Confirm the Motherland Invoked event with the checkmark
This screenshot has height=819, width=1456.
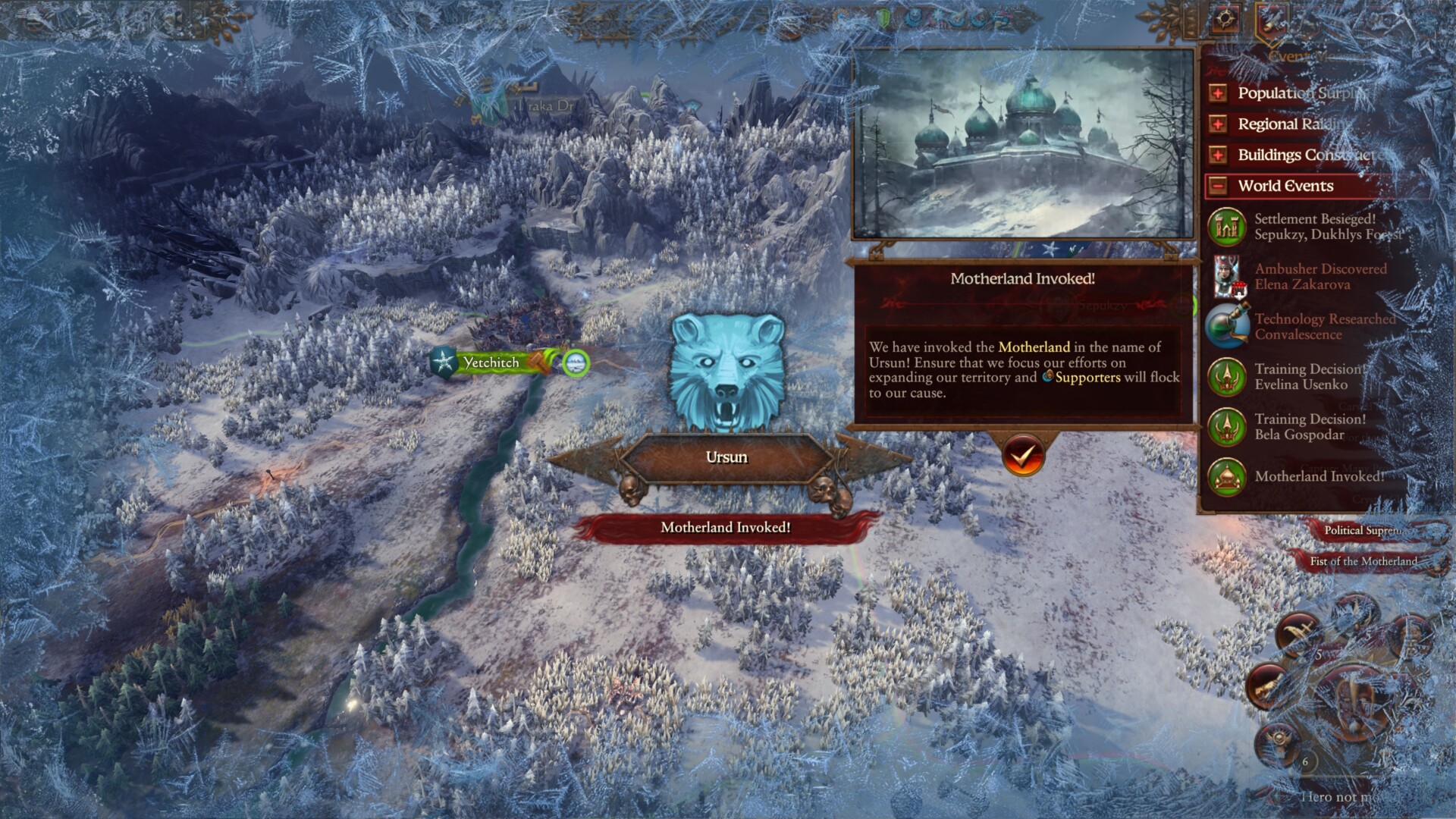[1021, 456]
